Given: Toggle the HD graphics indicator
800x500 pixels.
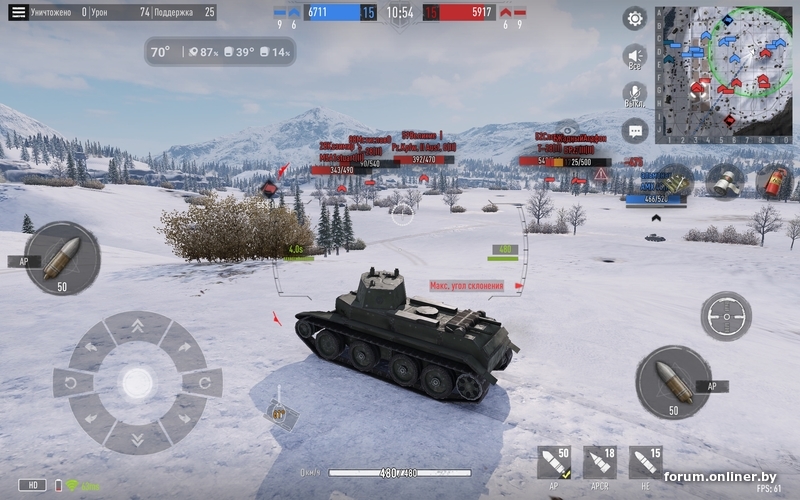Looking at the screenshot, I should click(31, 485).
